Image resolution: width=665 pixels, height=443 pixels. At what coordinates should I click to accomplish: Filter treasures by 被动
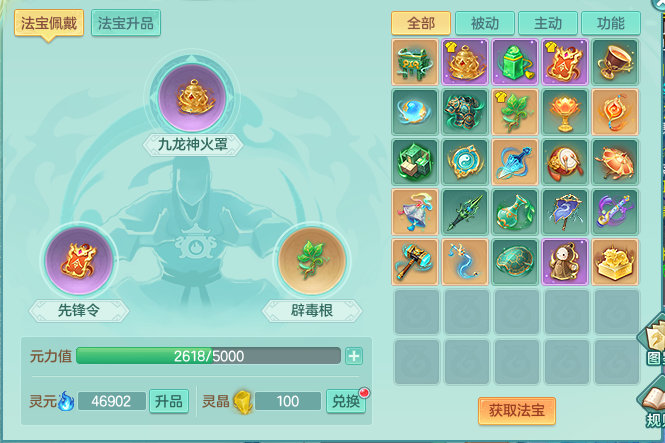pyautogui.click(x=484, y=23)
